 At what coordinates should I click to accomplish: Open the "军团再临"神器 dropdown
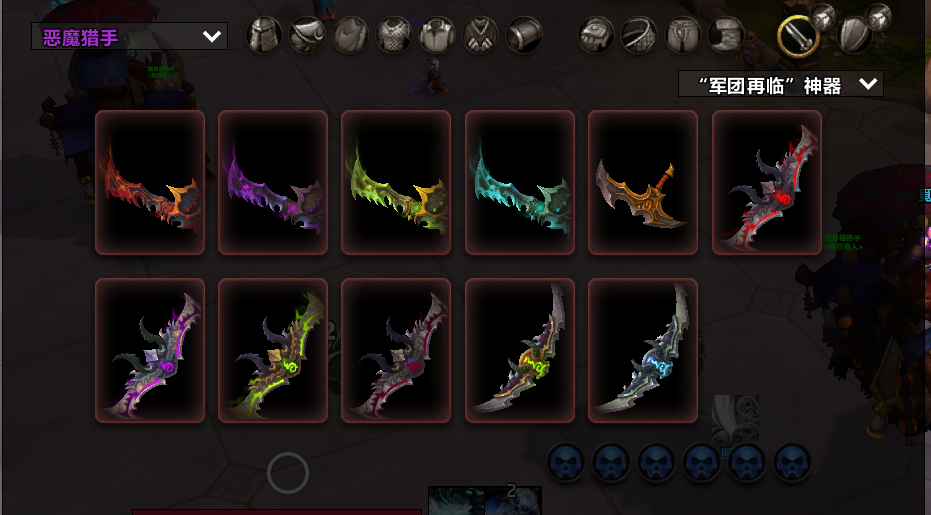pyautogui.click(x=780, y=85)
